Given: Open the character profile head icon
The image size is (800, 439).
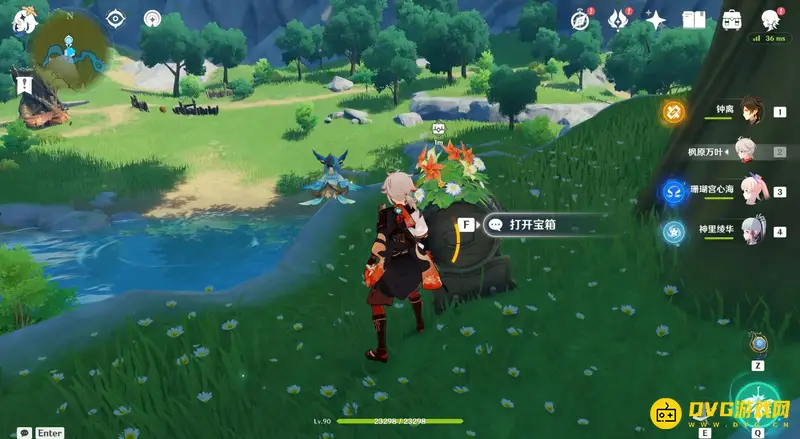Looking at the screenshot, I should click(770, 19).
